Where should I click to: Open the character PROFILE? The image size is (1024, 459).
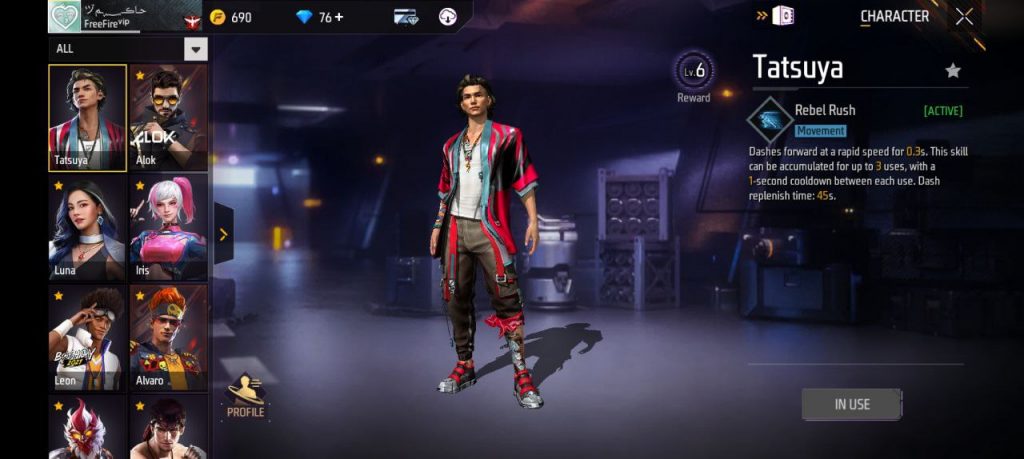[245, 397]
